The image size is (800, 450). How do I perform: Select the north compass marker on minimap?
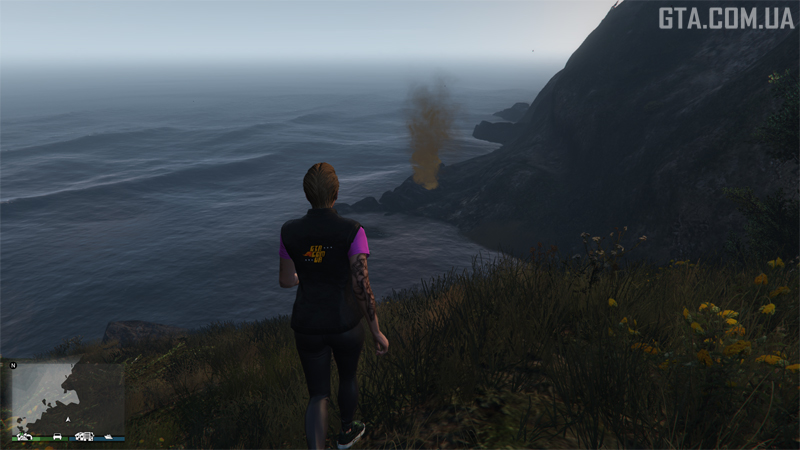pyautogui.click(x=13, y=365)
